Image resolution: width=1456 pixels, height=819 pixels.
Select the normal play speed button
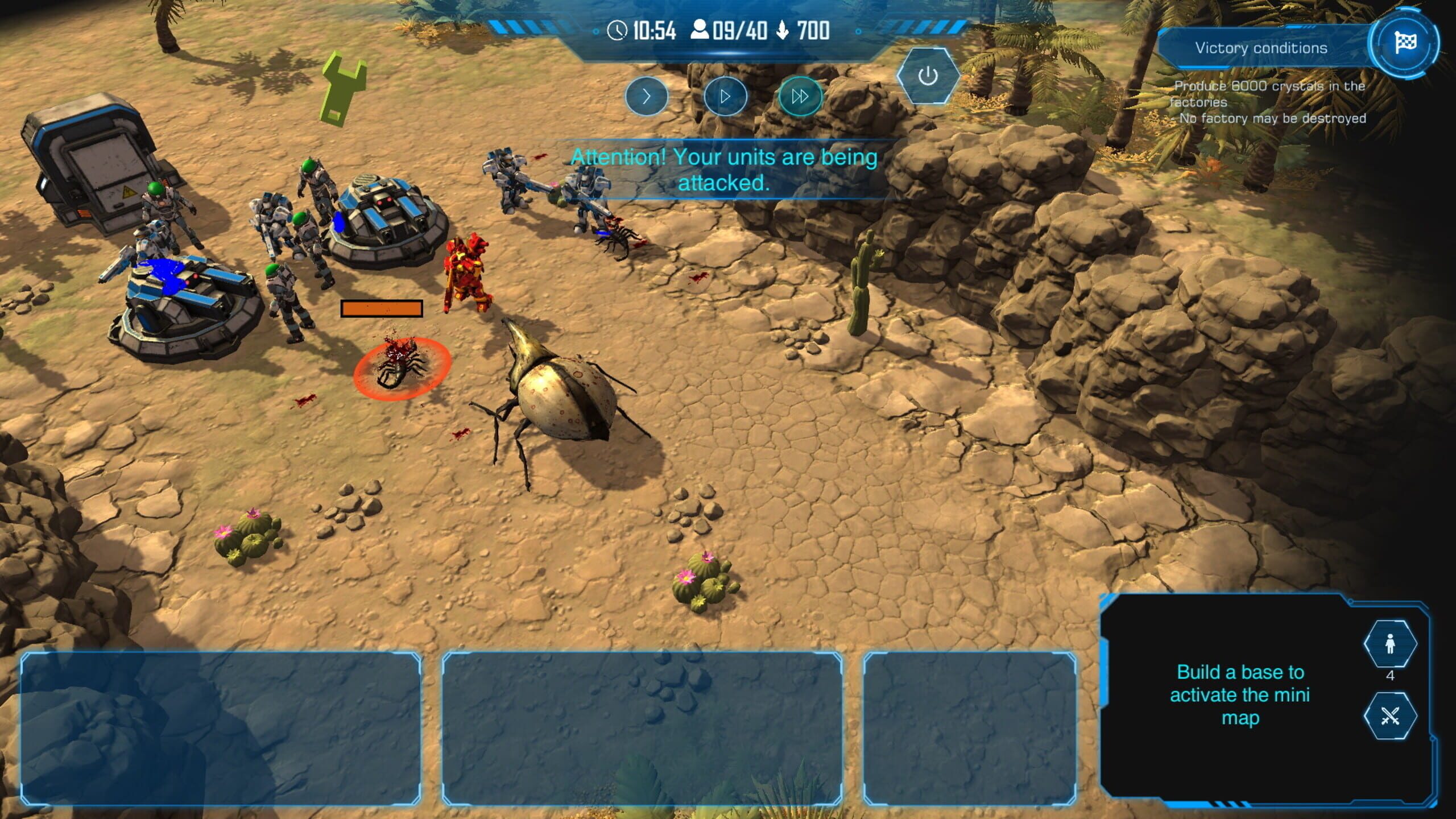tap(725, 97)
